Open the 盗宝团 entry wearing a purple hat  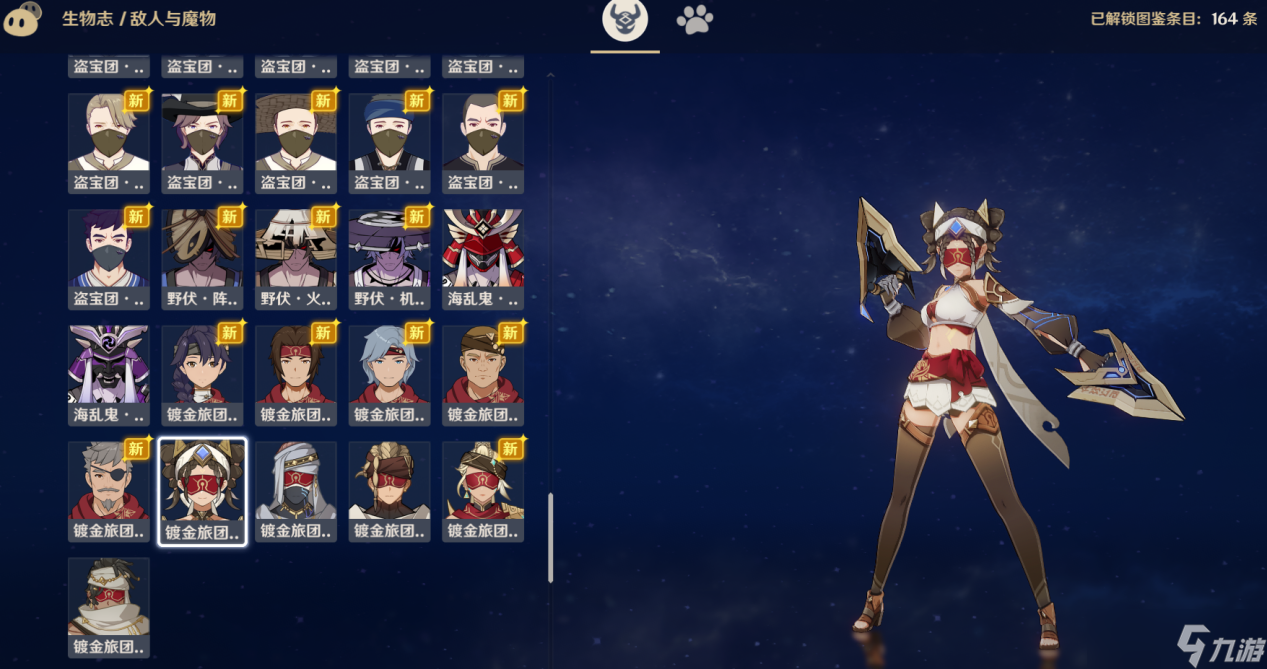202,143
